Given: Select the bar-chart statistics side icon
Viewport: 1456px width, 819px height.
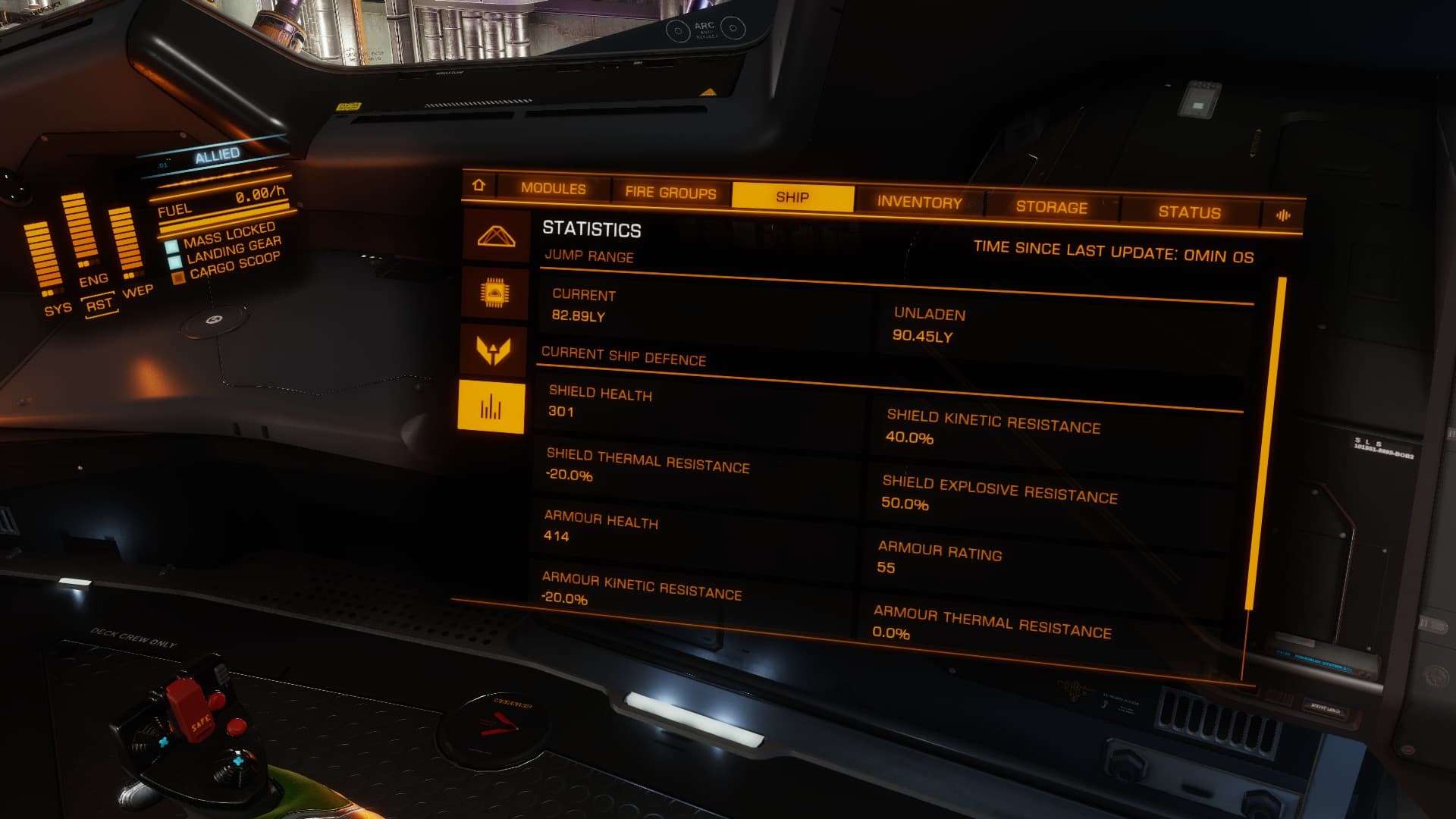Looking at the screenshot, I should pos(491,408).
